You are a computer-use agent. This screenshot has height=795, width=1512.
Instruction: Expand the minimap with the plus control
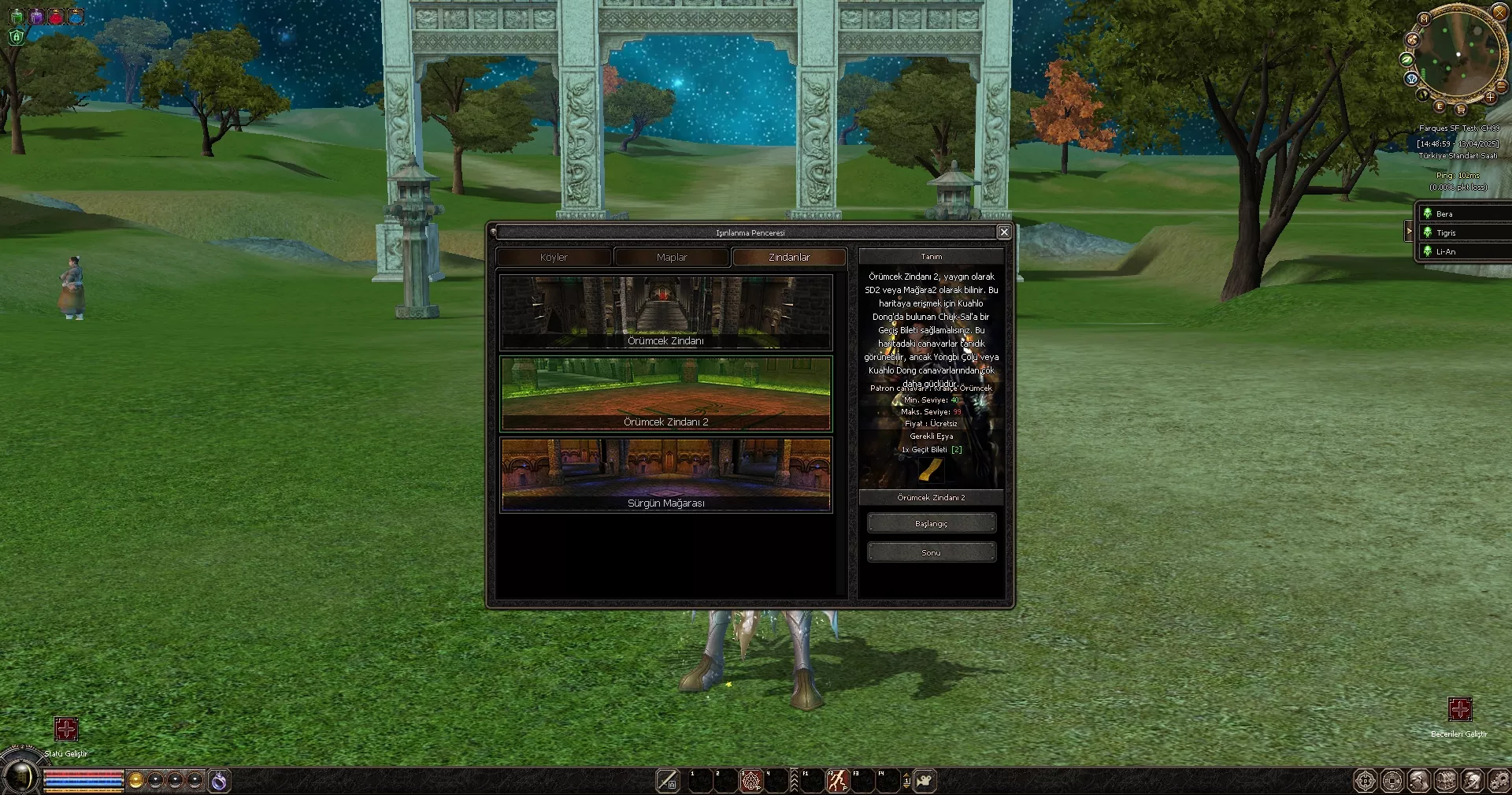1491,97
